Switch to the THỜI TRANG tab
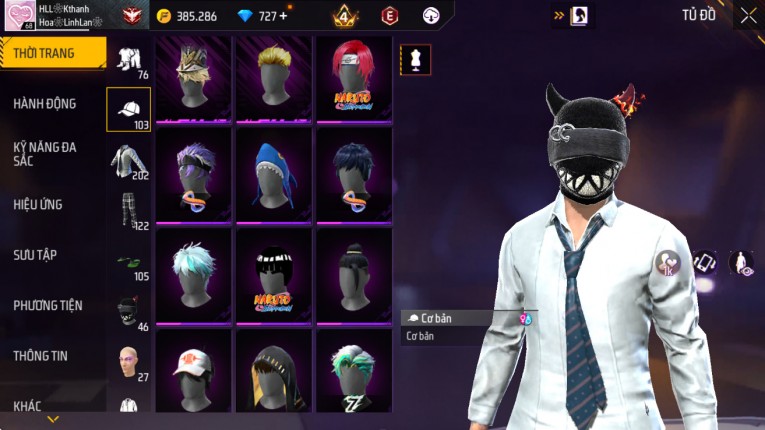The height and width of the screenshot is (430, 765). point(52,53)
